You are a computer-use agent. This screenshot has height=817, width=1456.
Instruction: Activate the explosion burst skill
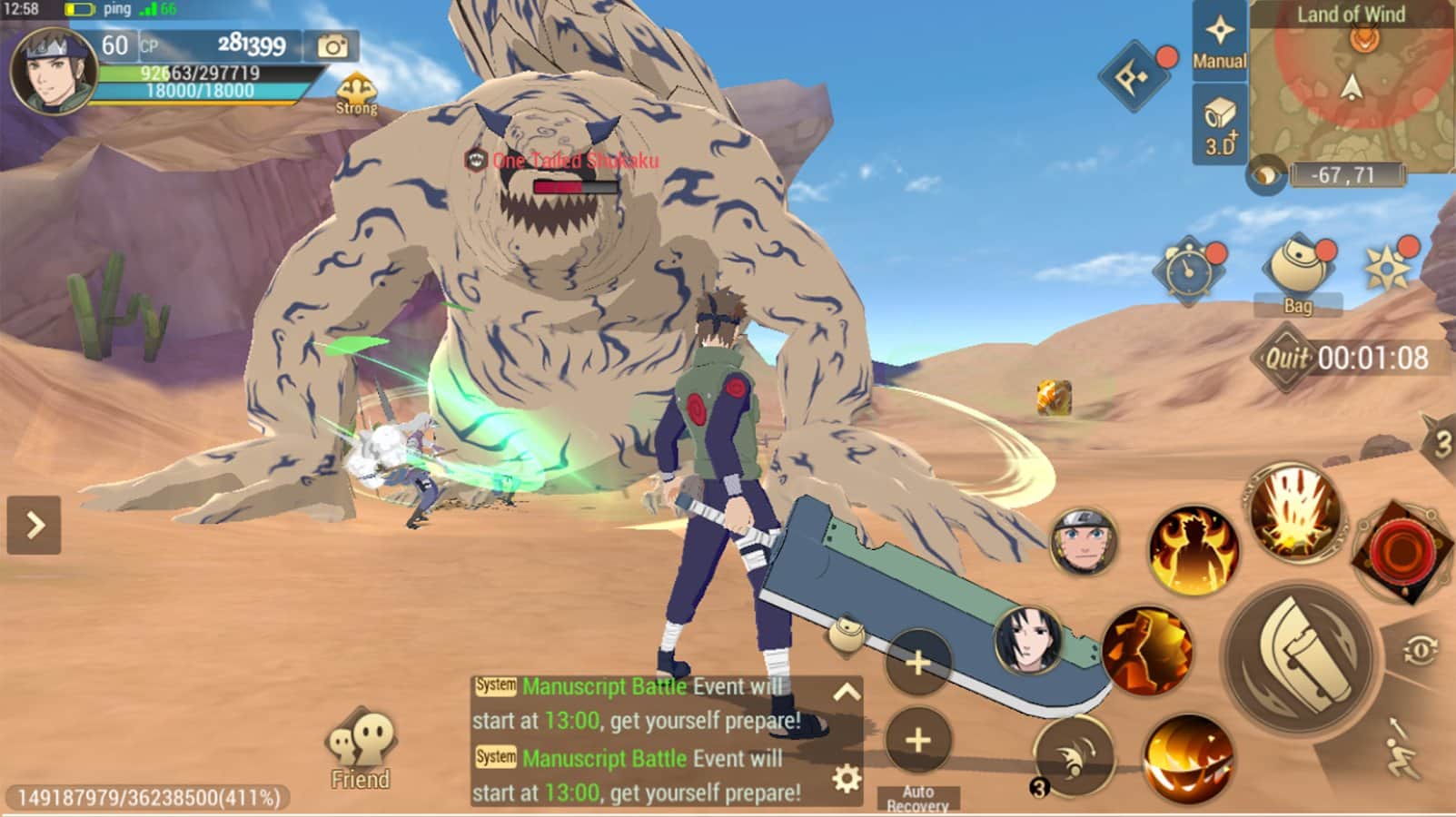[1294, 513]
